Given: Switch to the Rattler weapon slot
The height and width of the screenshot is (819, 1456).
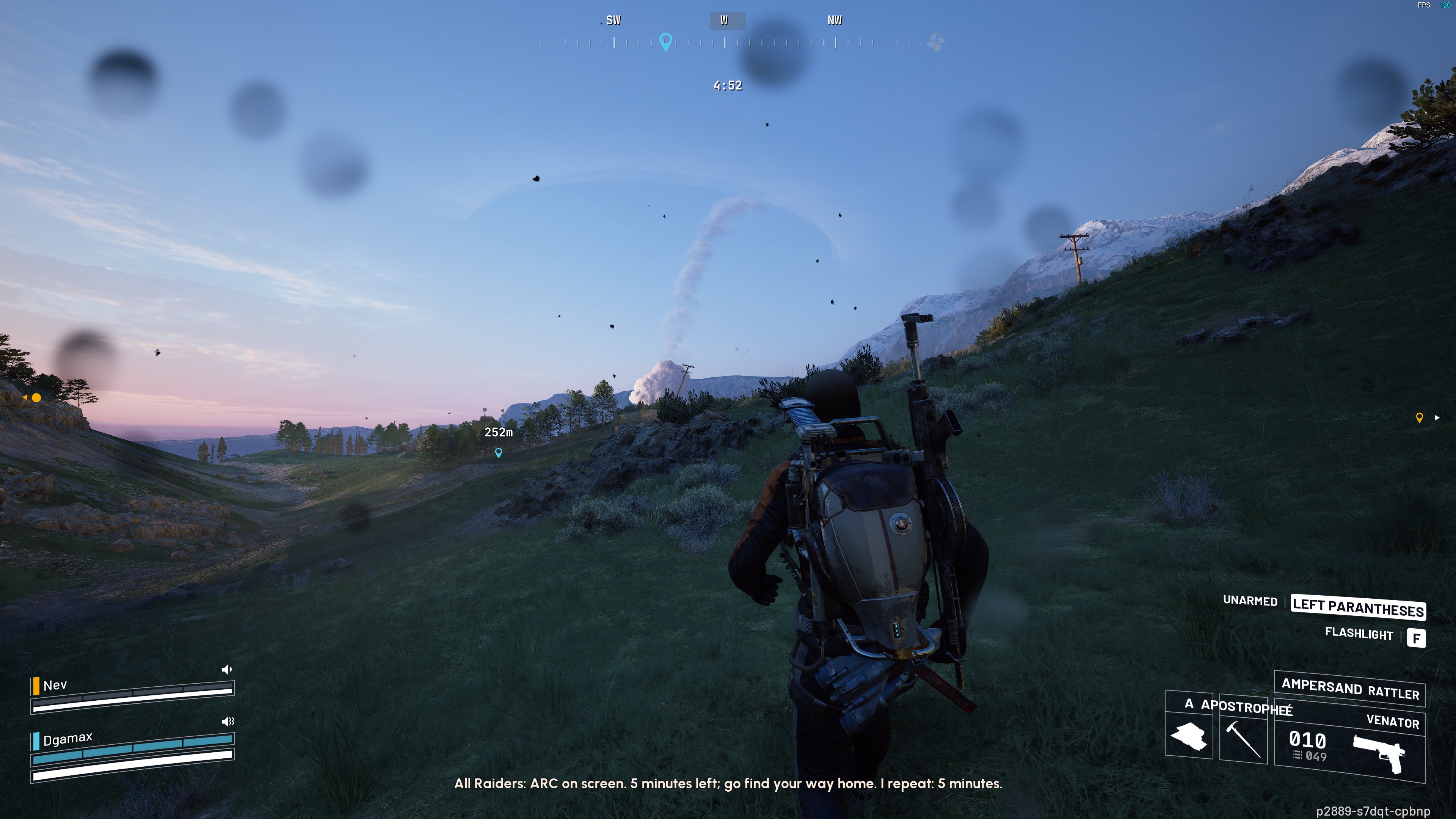Looking at the screenshot, I should point(1350,689).
